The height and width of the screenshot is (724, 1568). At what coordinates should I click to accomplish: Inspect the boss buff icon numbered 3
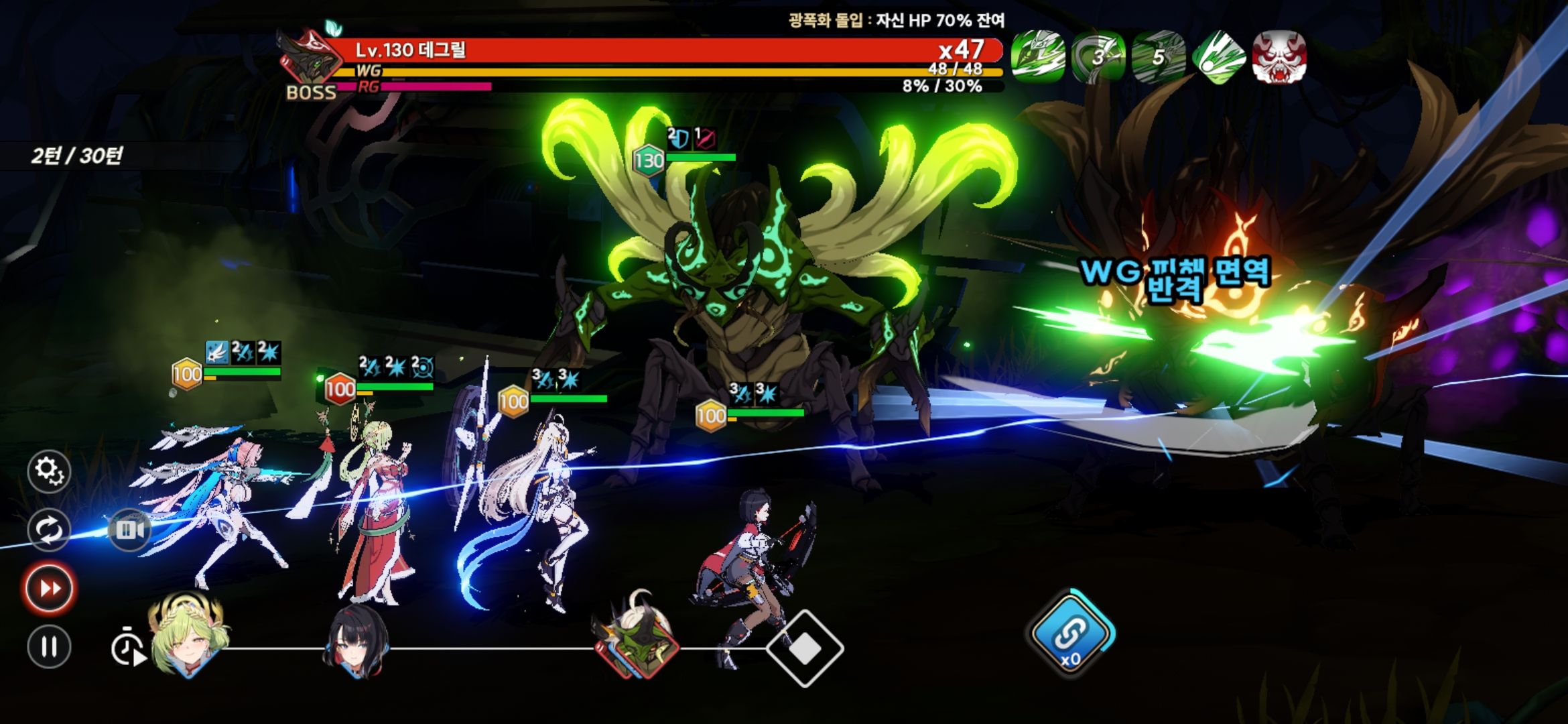(1098, 57)
